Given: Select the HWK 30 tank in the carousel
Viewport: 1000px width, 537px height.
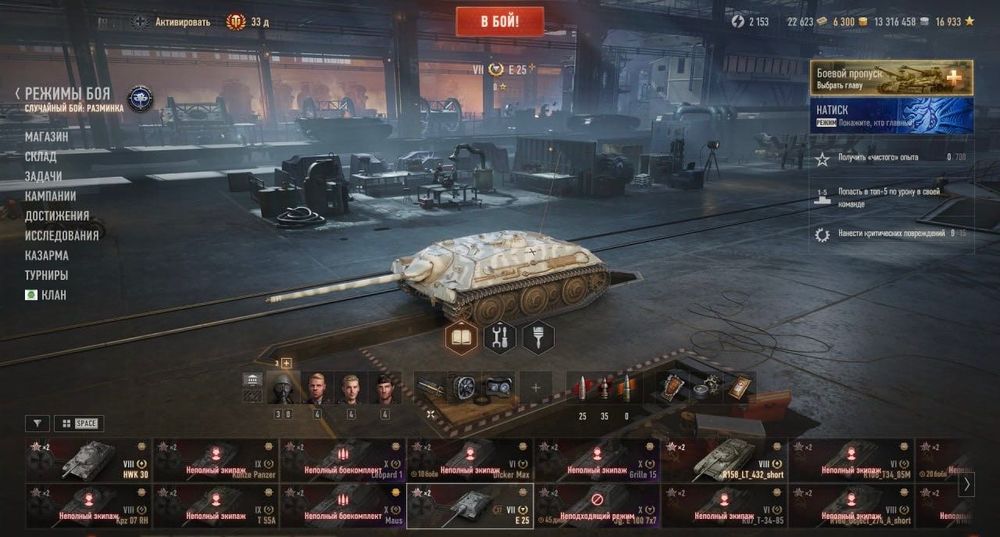Looking at the screenshot, I should 88,460.
